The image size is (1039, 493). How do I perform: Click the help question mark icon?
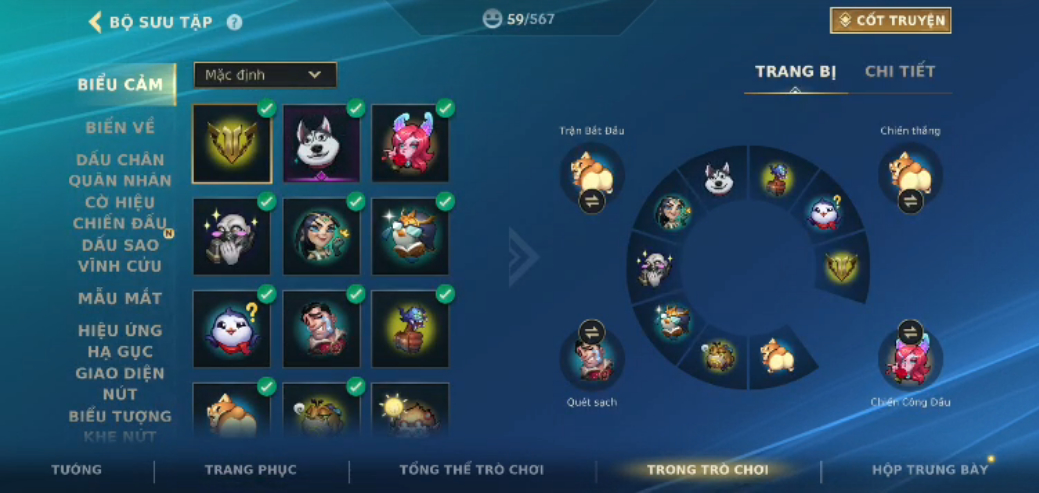pos(234,22)
